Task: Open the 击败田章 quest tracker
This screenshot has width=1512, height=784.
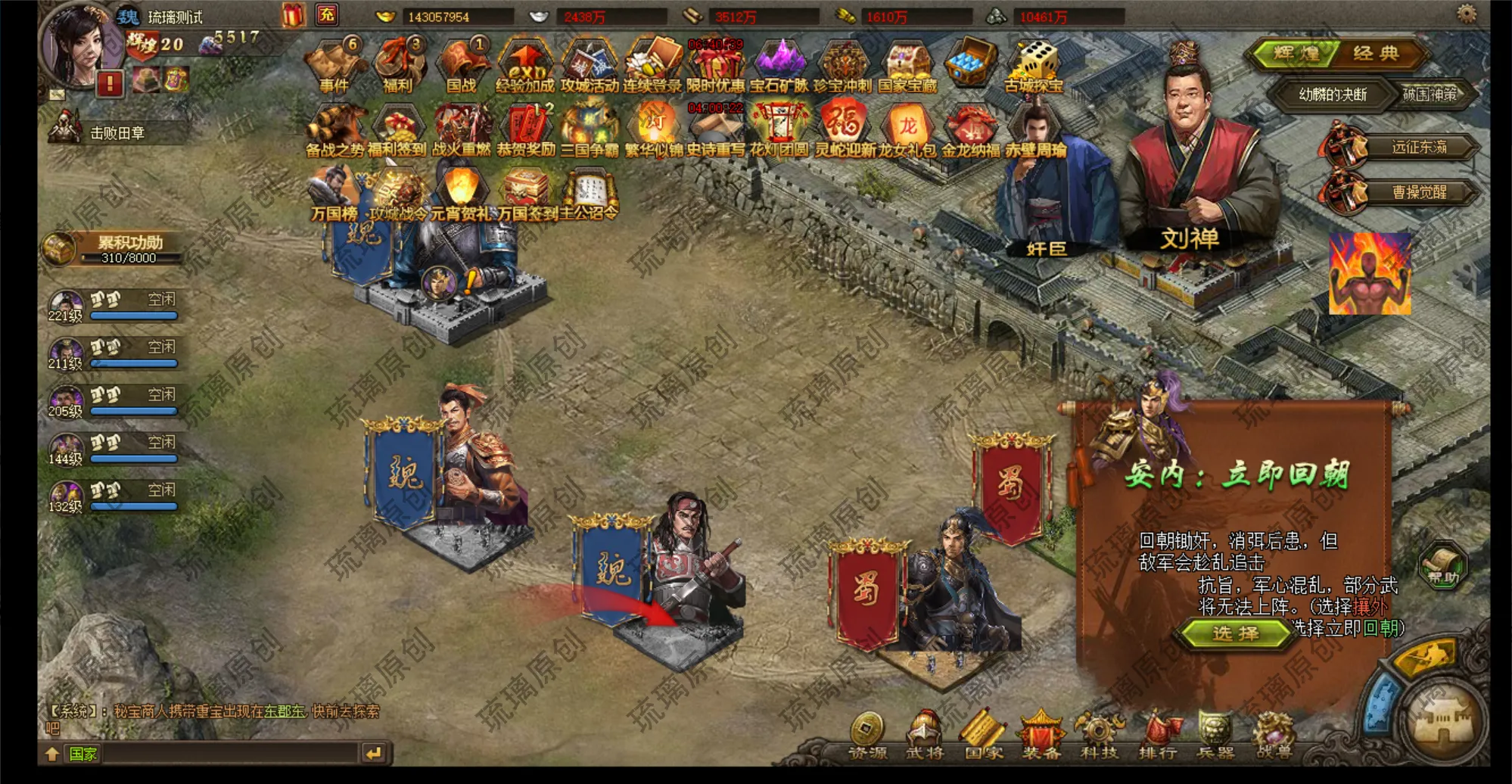Action: pos(117,133)
